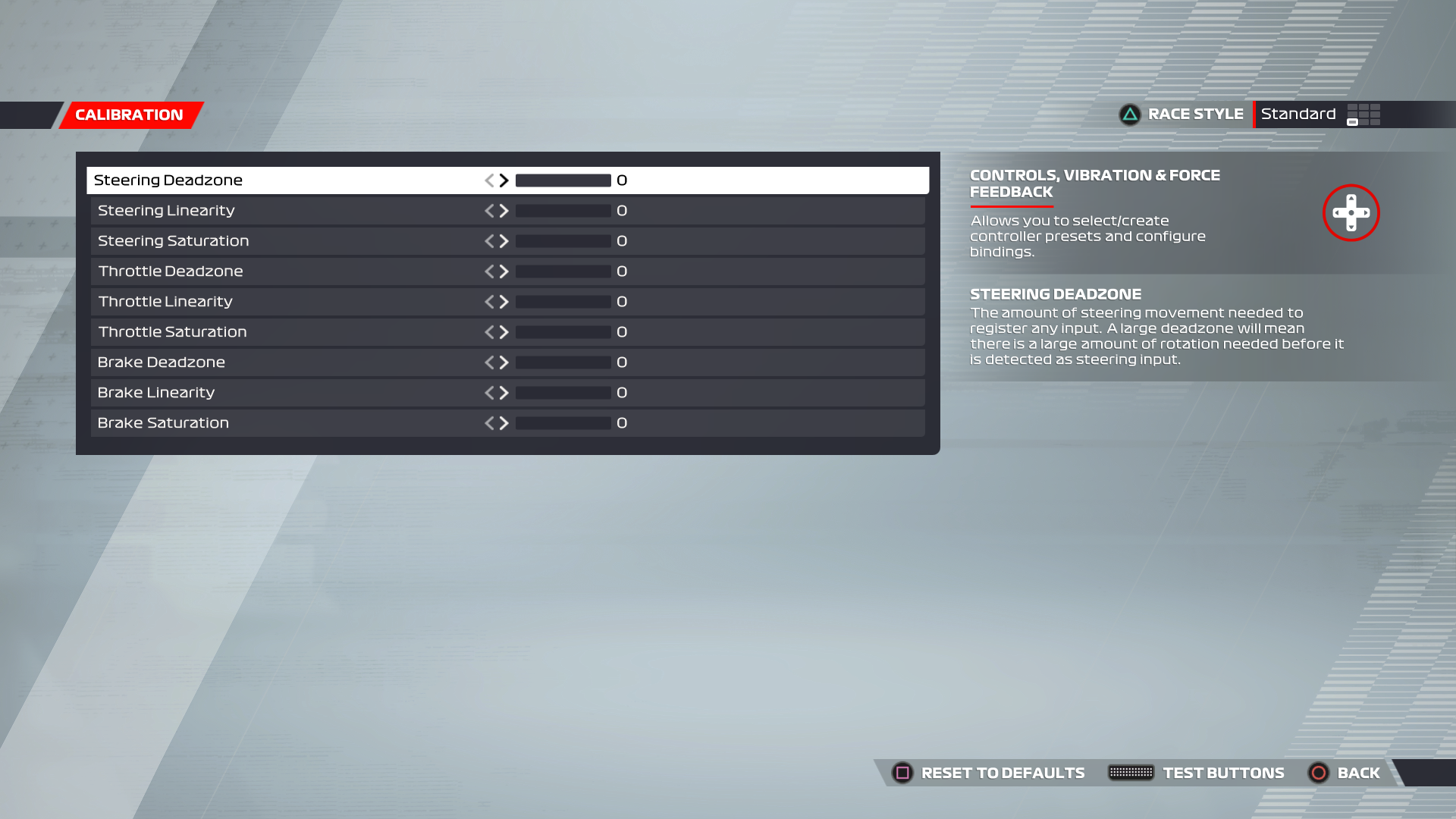Click the Steering Deadzone progress bar icon
The width and height of the screenshot is (1456, 819).
[x=562, y=180]
